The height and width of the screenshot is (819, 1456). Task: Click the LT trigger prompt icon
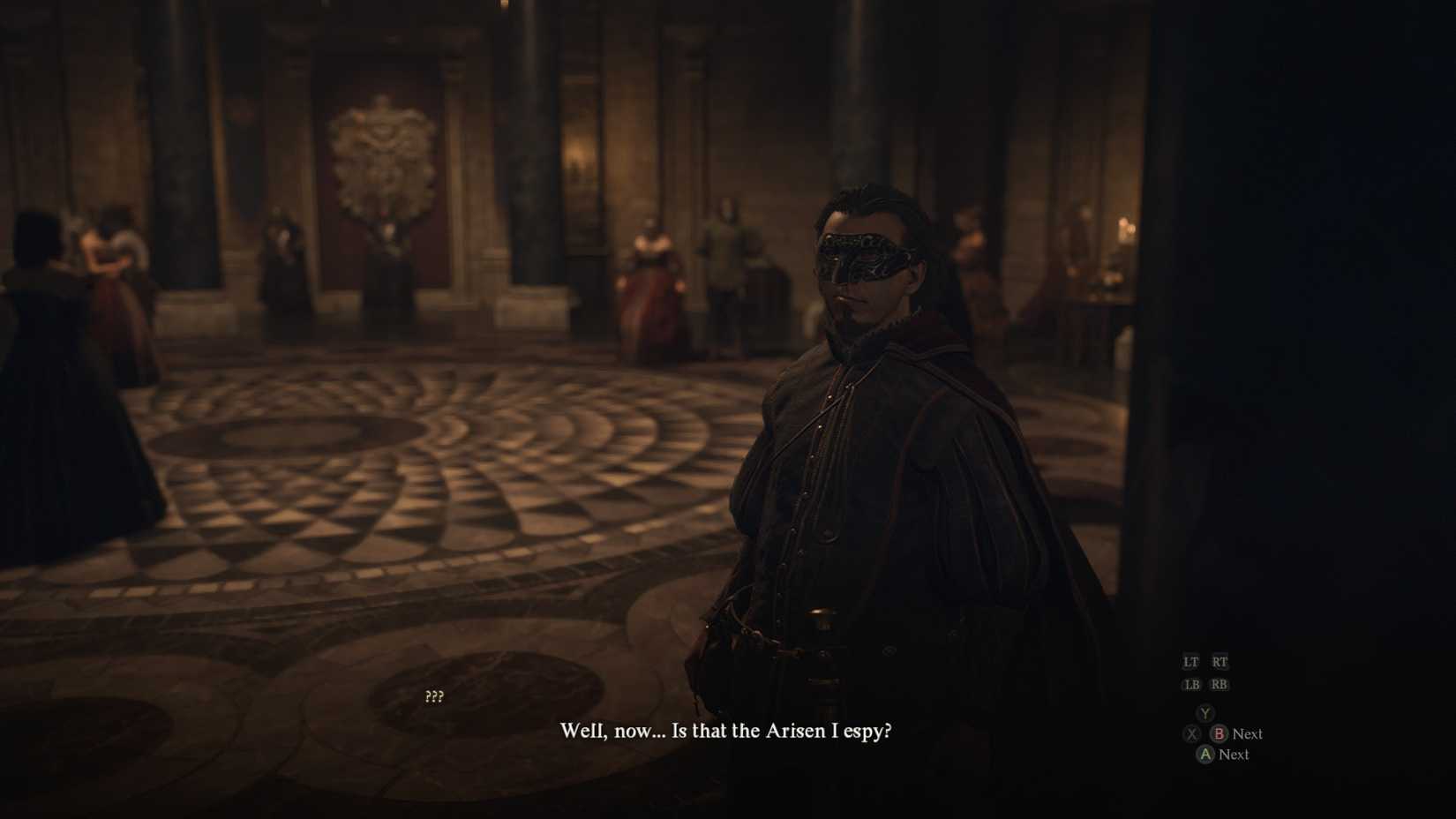click(x=1192, y=661)
